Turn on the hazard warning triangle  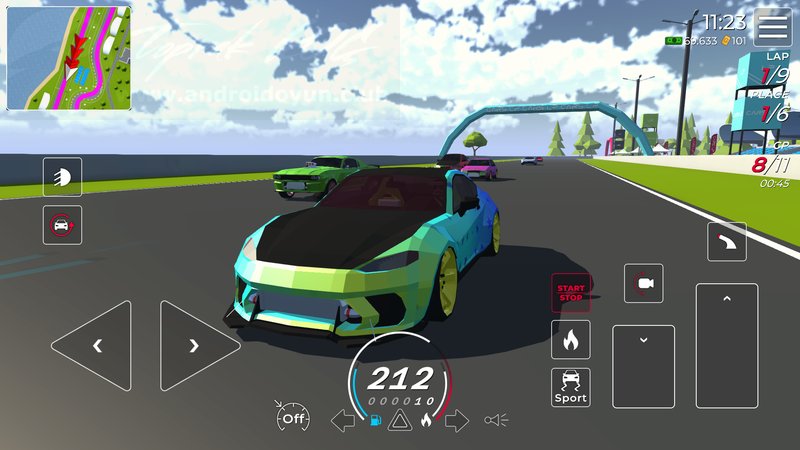click(x=399, y=420)
